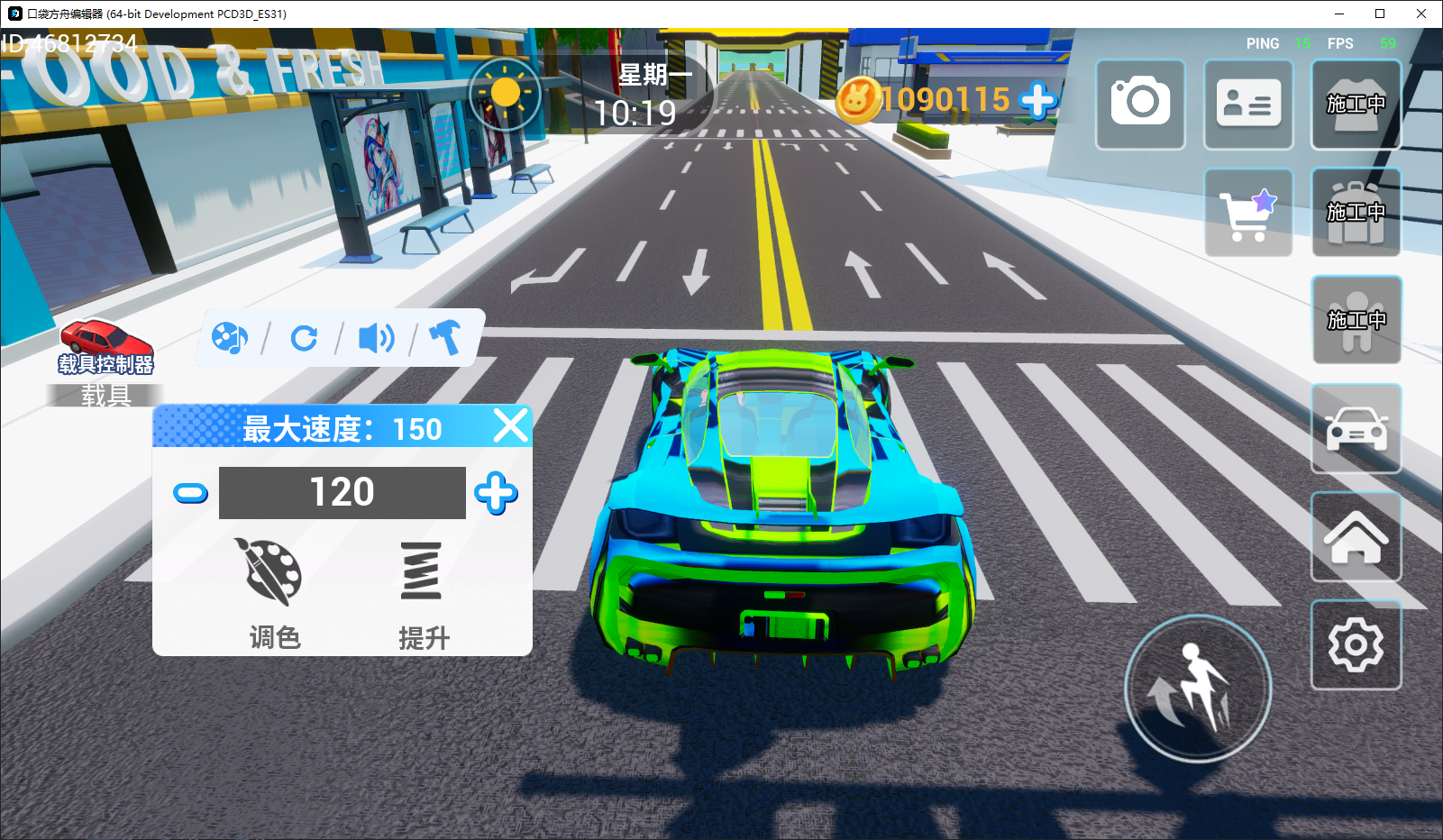Click the circular refresh arrow icon

[304, 338]
